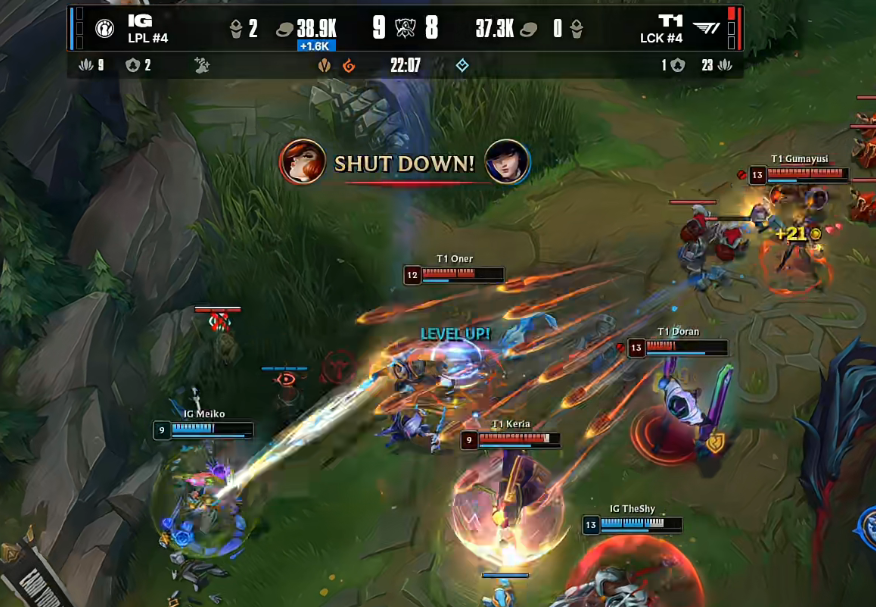Image resolution: width=876 pixels, height=607 pixels.
Task: Select the red-haired champion portrait in the Shut Down banner
Action: (x=303, y=161)
